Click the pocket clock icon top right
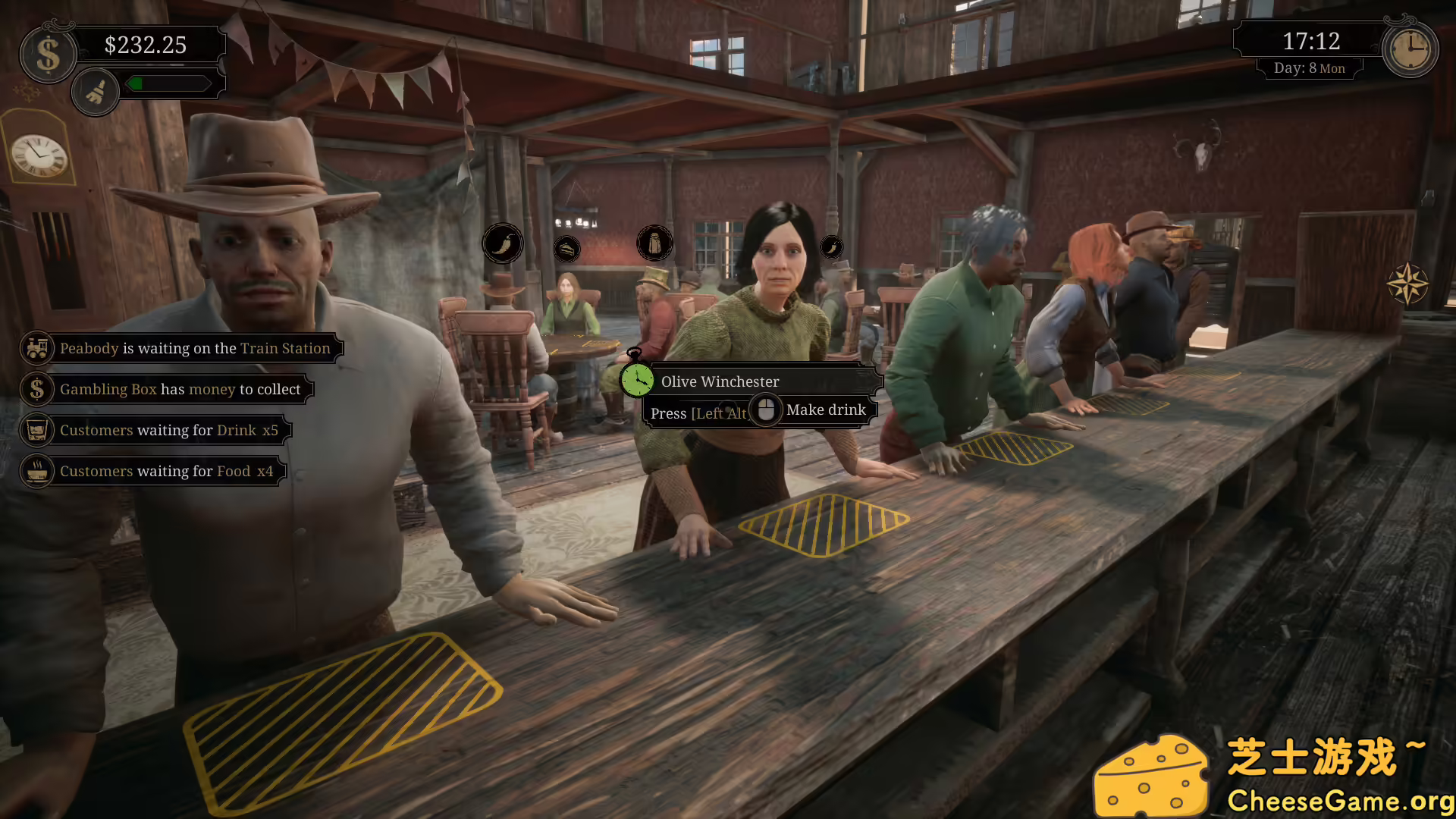Image resolution: width=1456 pixels, height=819 pixels. pyautogui.click(x=1409, y=49)
